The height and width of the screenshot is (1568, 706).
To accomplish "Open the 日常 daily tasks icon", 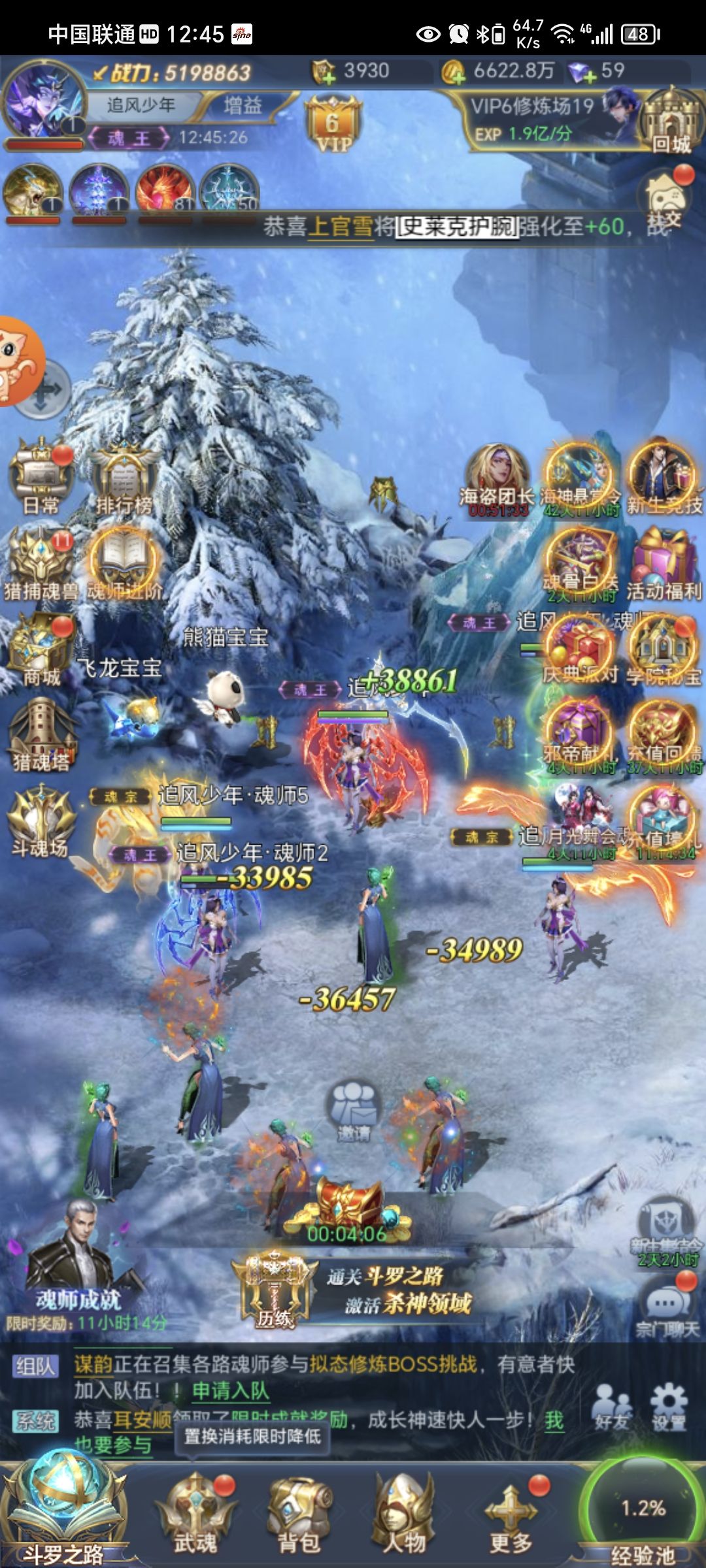I will [x=41, y=478].
